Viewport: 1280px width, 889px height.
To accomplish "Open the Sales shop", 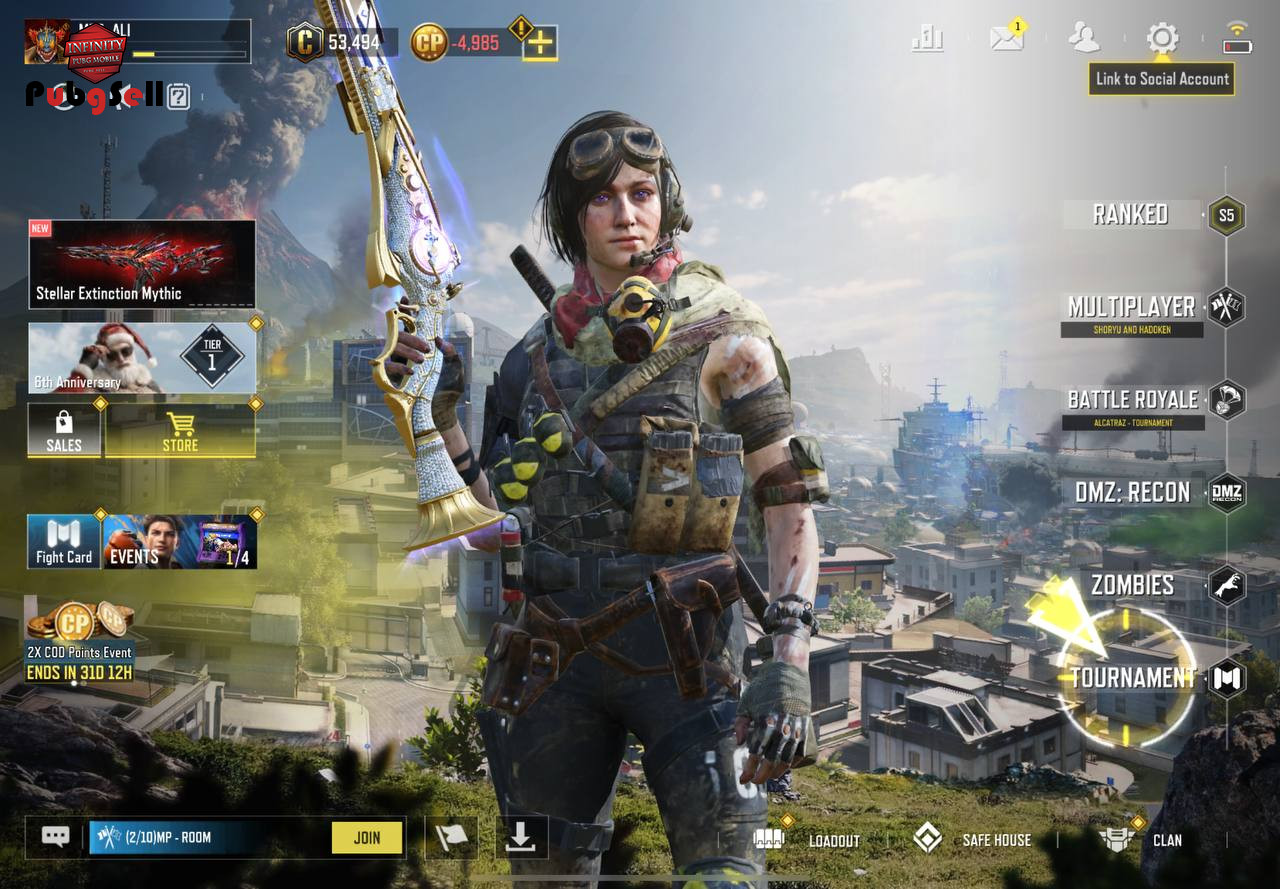I will click(x=64, y=431).
